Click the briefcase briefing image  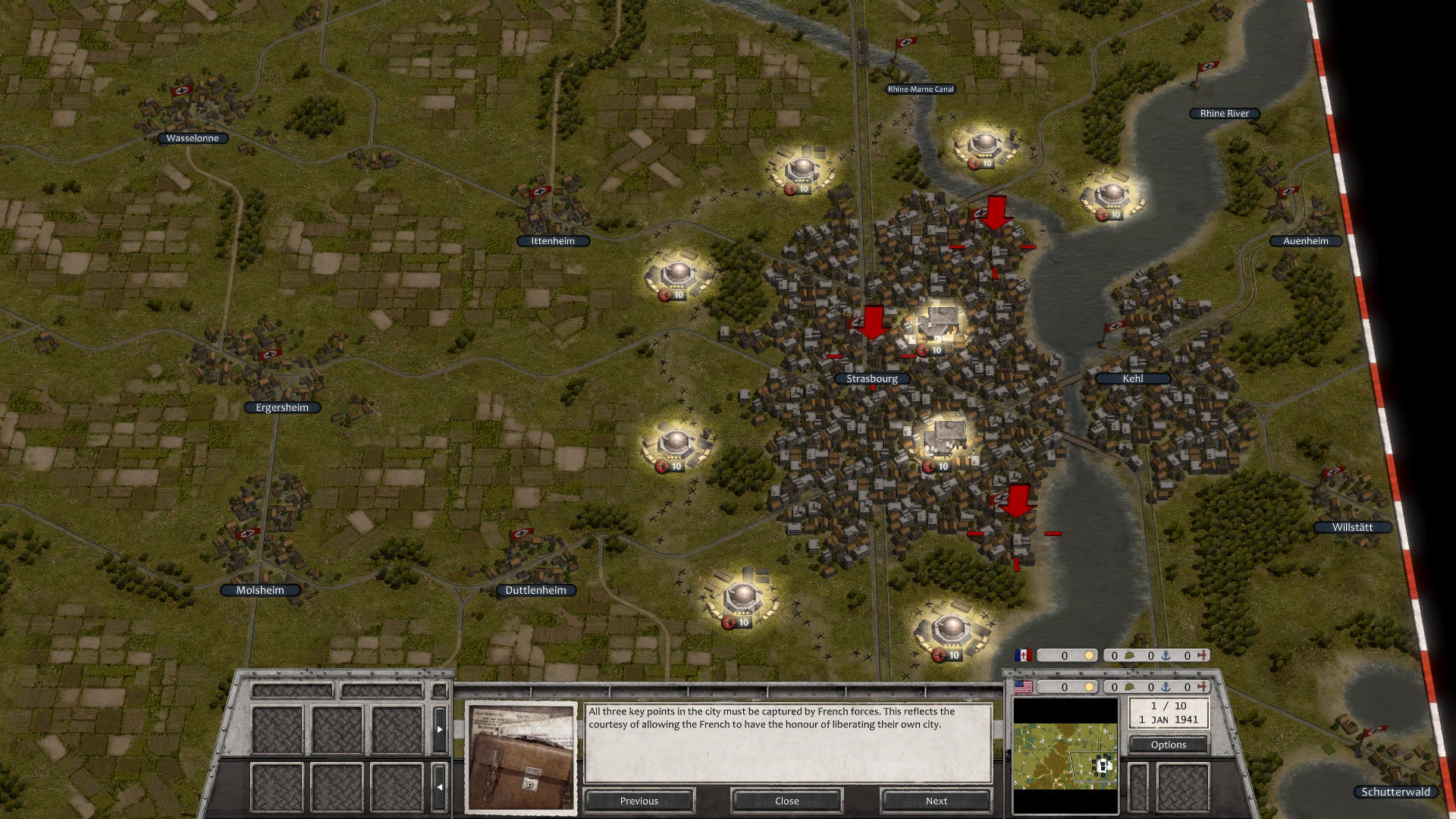[x=521, y=756]
